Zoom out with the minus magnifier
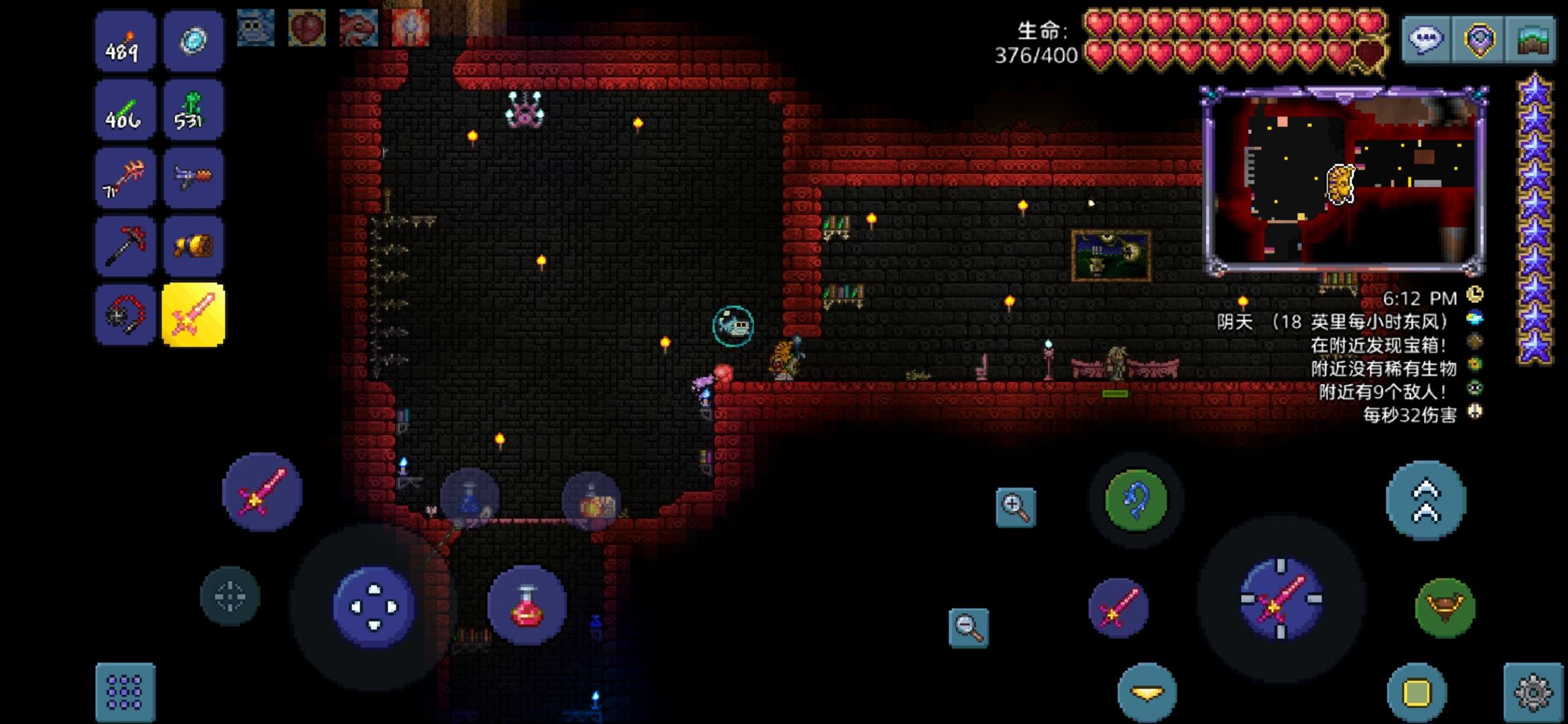 [969, 628]
